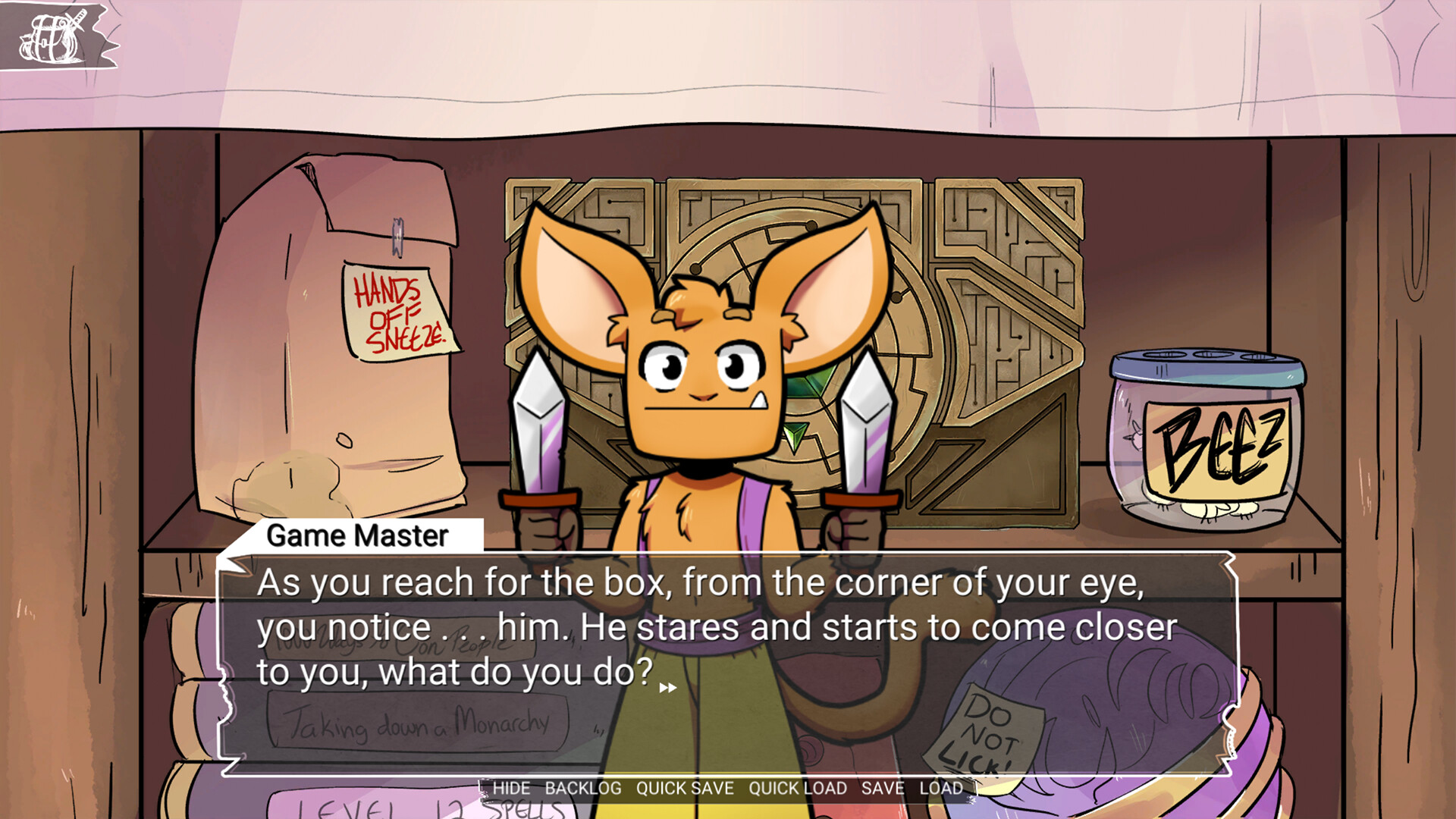Hide the dialogue box with HIDE
This screenshot has width=1456, height=819.
(510, 788)
